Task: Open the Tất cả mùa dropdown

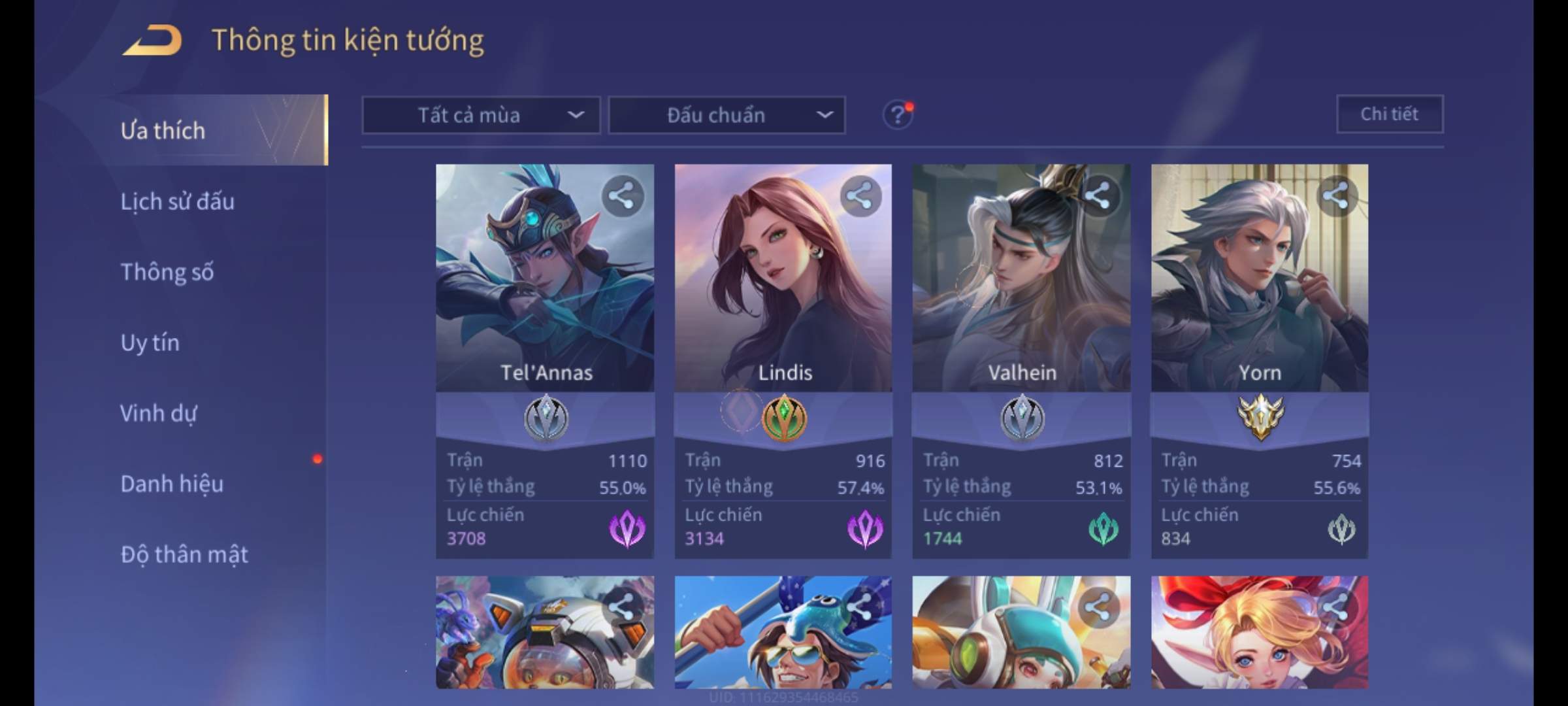Action: click(x=481, y=116)
